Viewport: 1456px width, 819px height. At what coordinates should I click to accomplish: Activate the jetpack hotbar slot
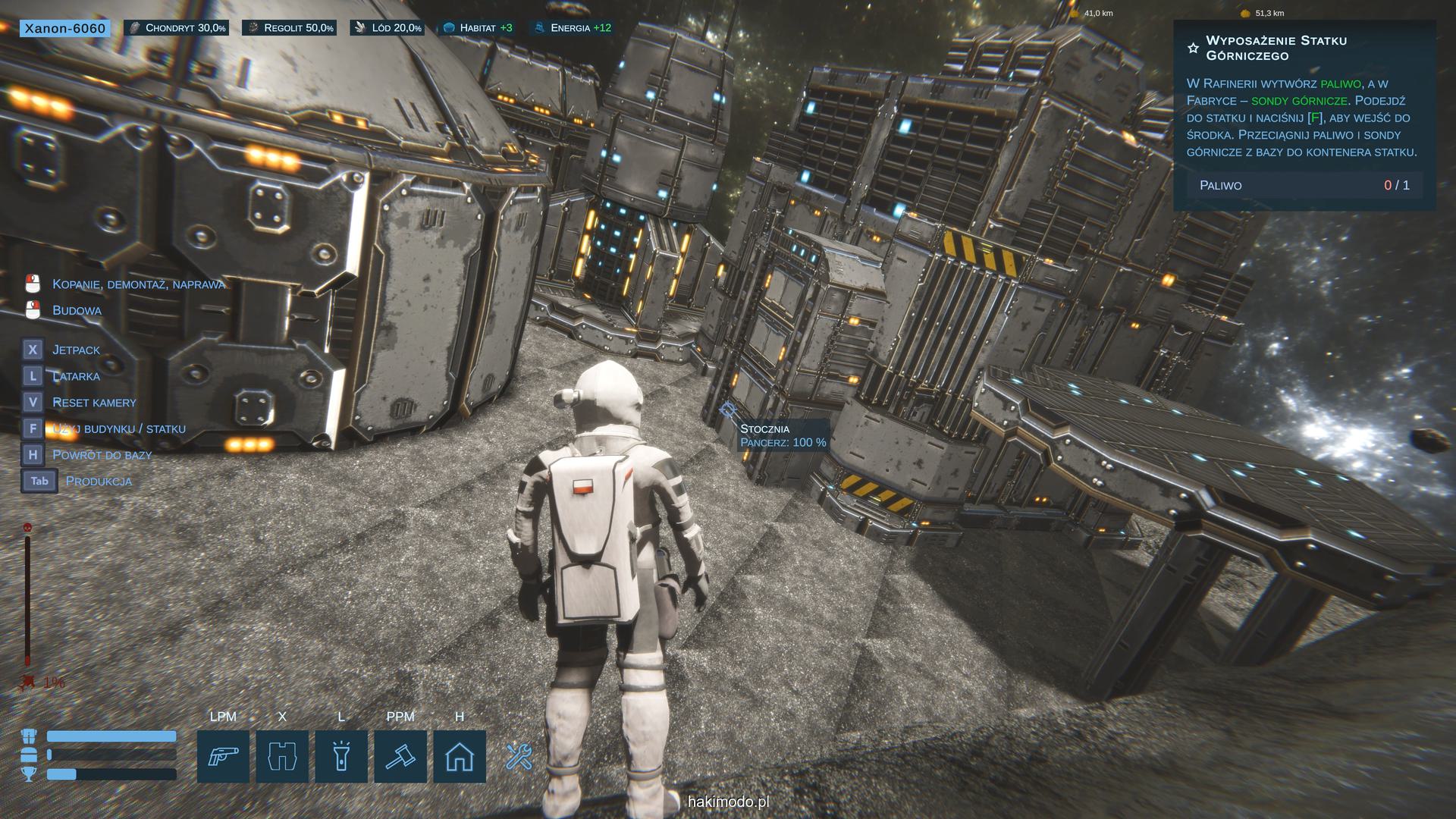tap(282, 756)
